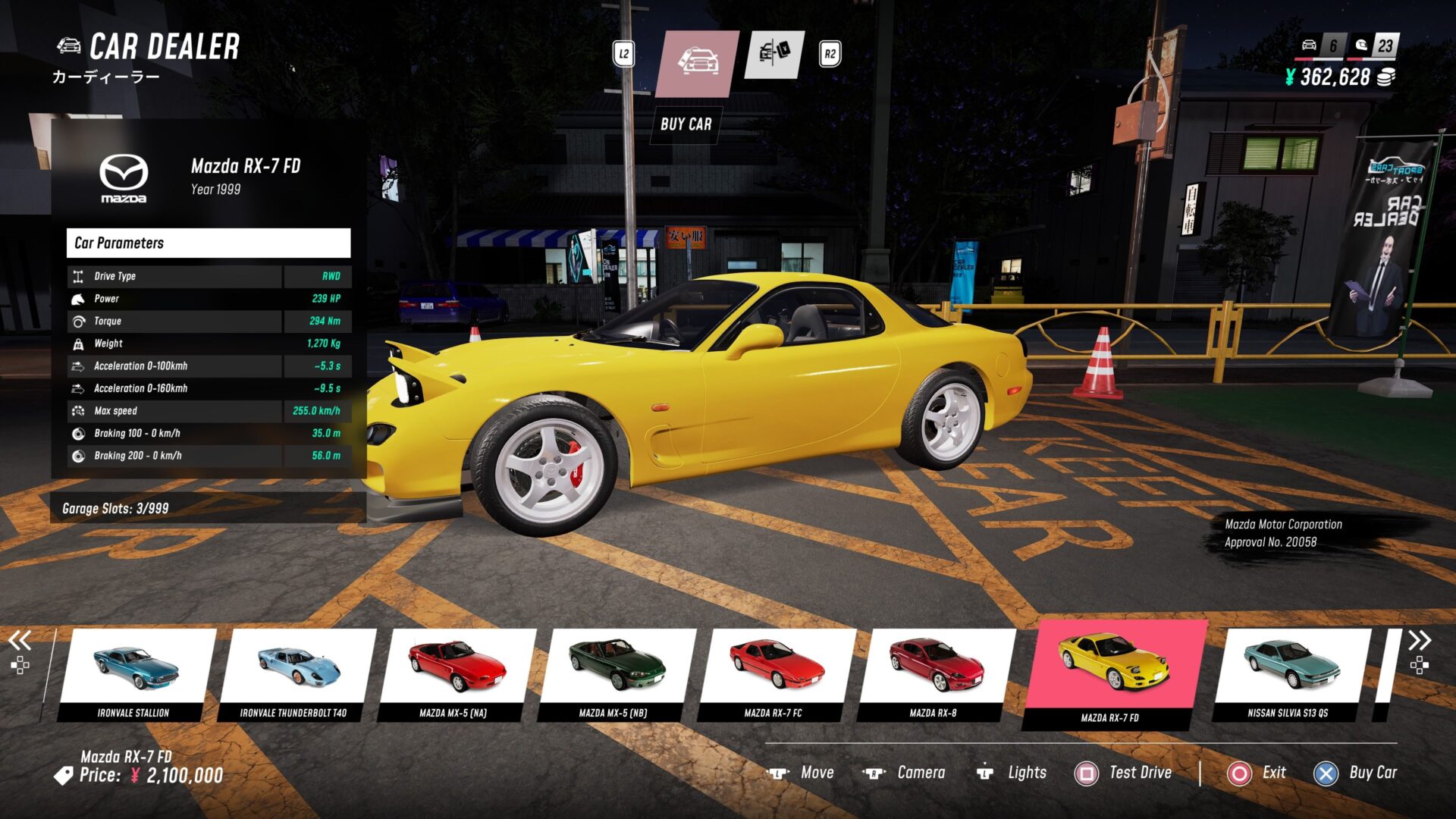Start a Test Drive
Screen dimensions: 1456x819
(1124, 773)
